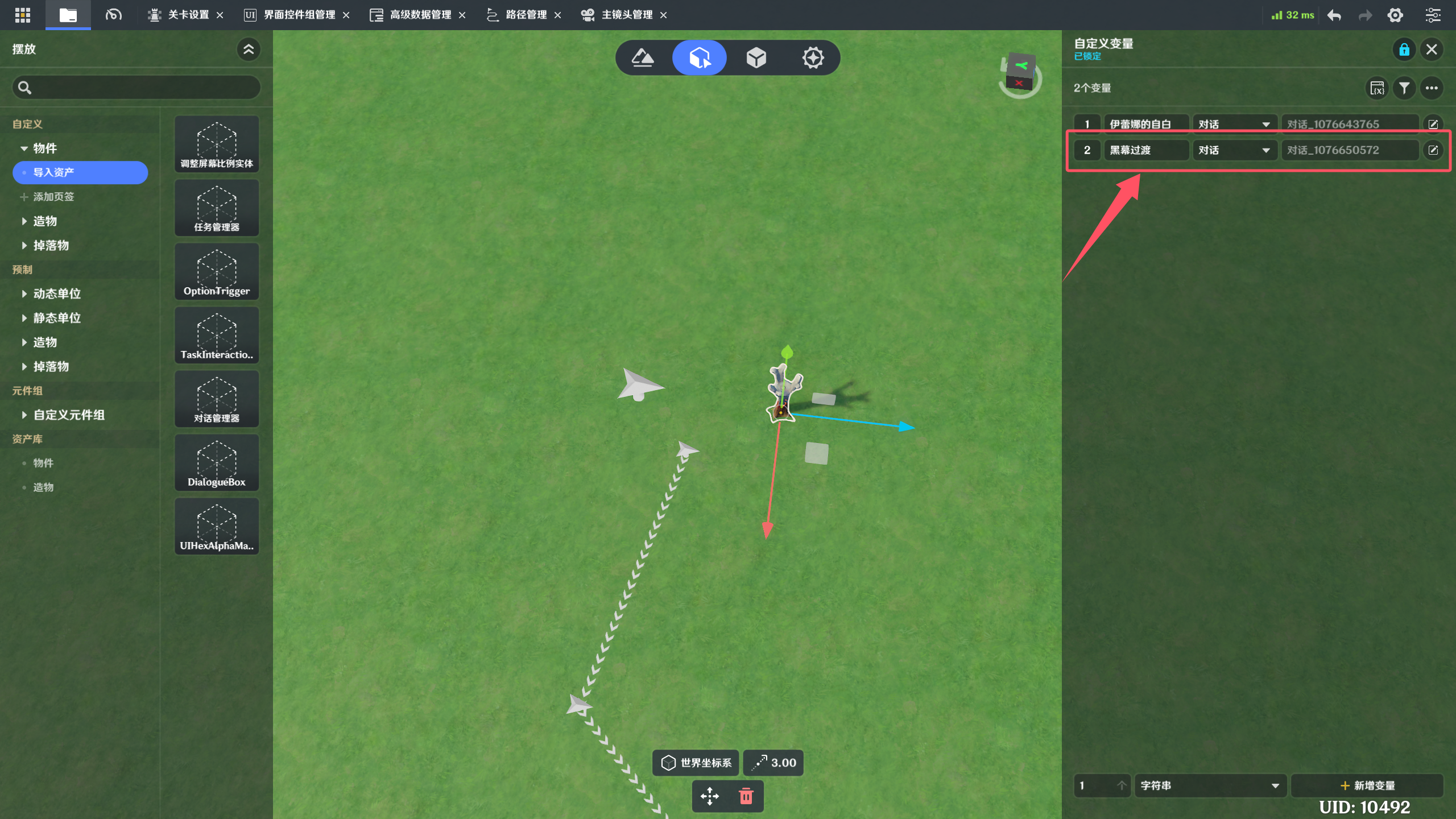Open the type dropdown for 黑幕过渡 variable

[1234, 150]
